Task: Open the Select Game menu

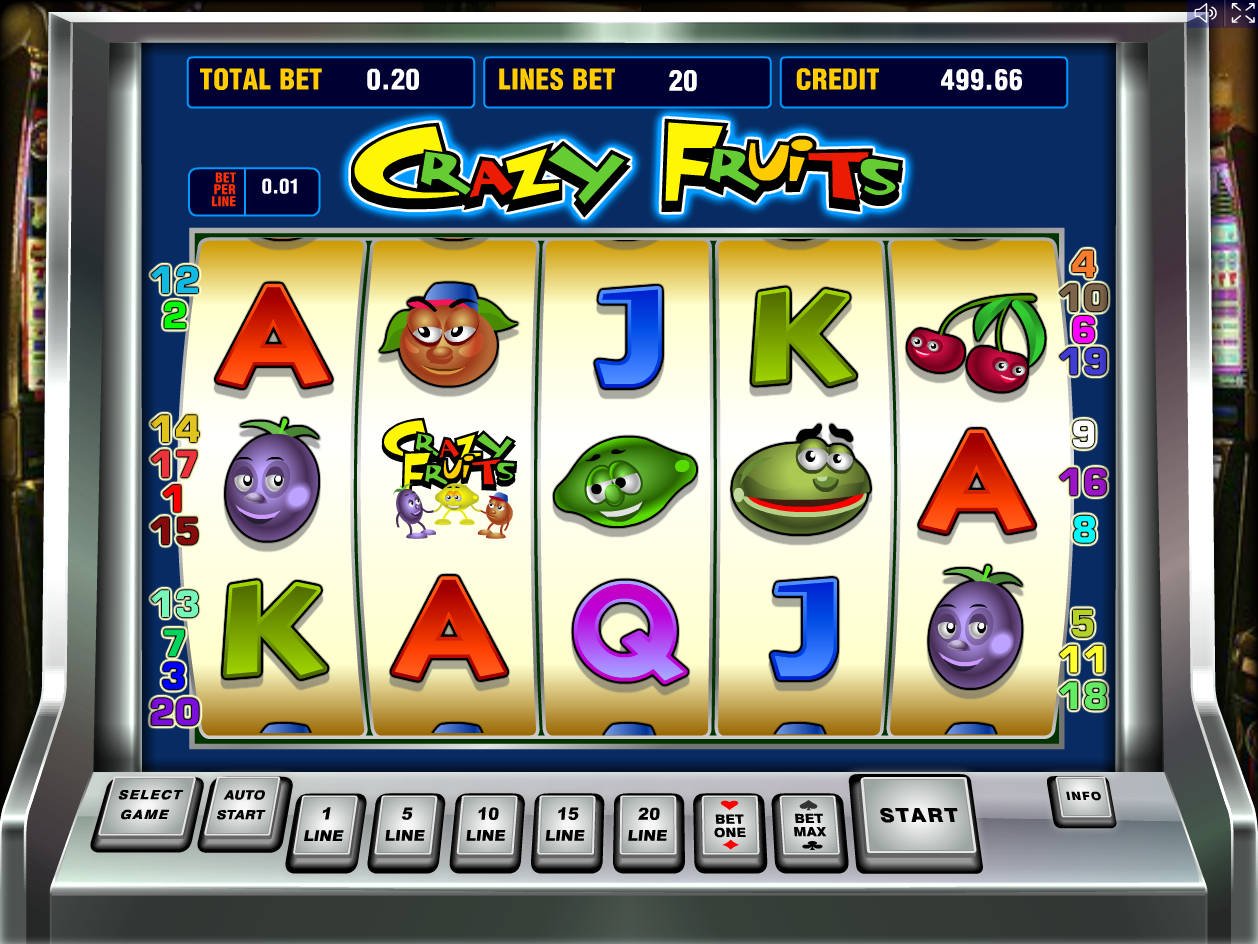Action: tap(149, 806)
